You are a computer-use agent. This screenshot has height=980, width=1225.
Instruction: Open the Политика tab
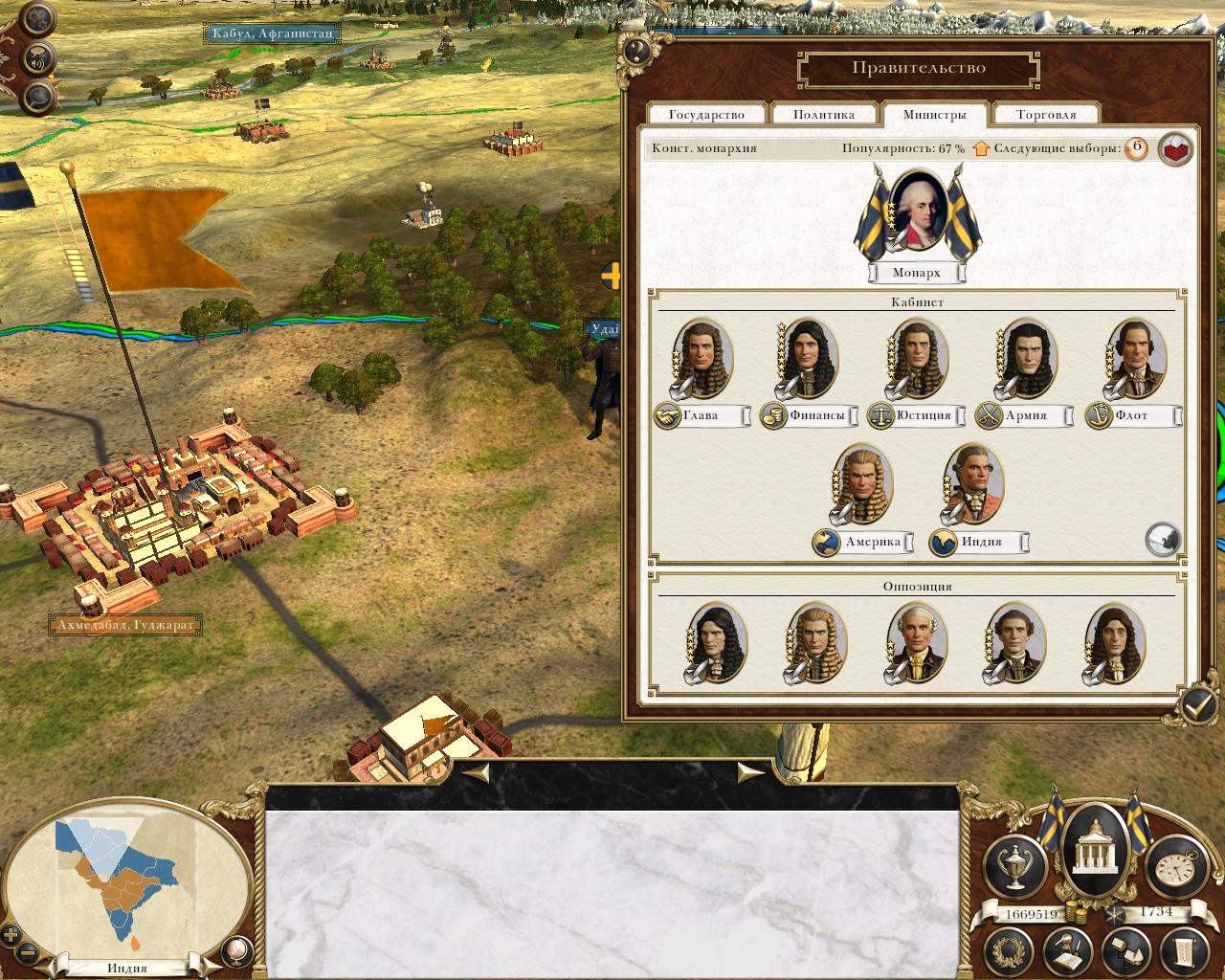click(x=824, y=115)
